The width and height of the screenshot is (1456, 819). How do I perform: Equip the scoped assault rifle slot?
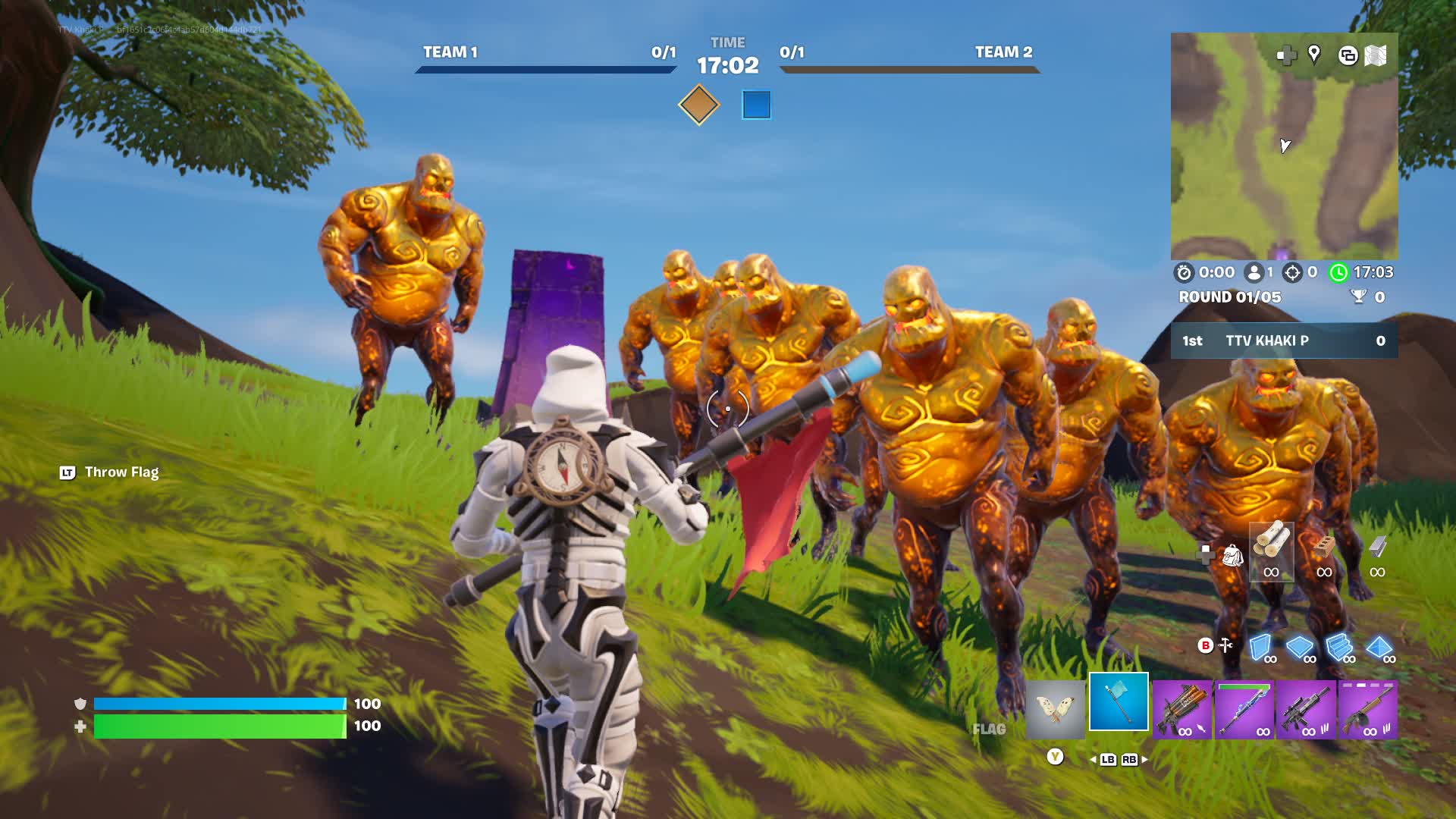pos(1305,710)
